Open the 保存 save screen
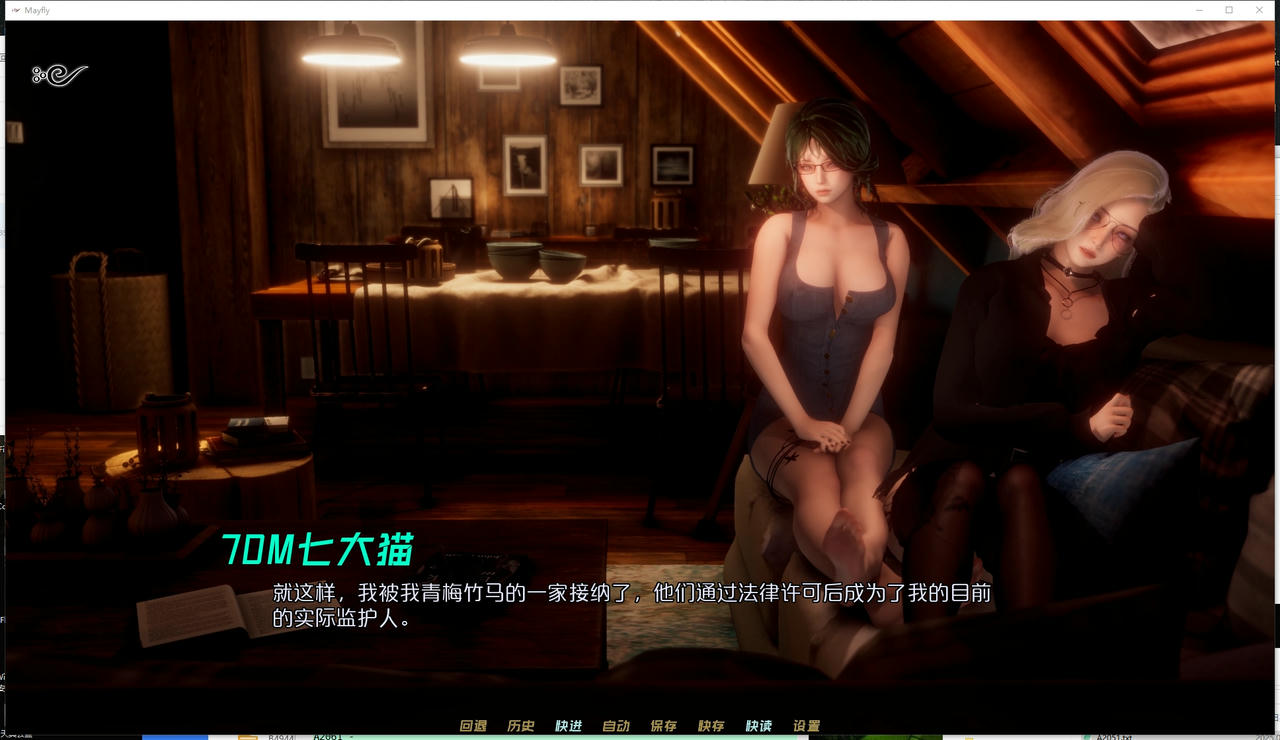The image size is (1280, 740). [x=665, y=725]
